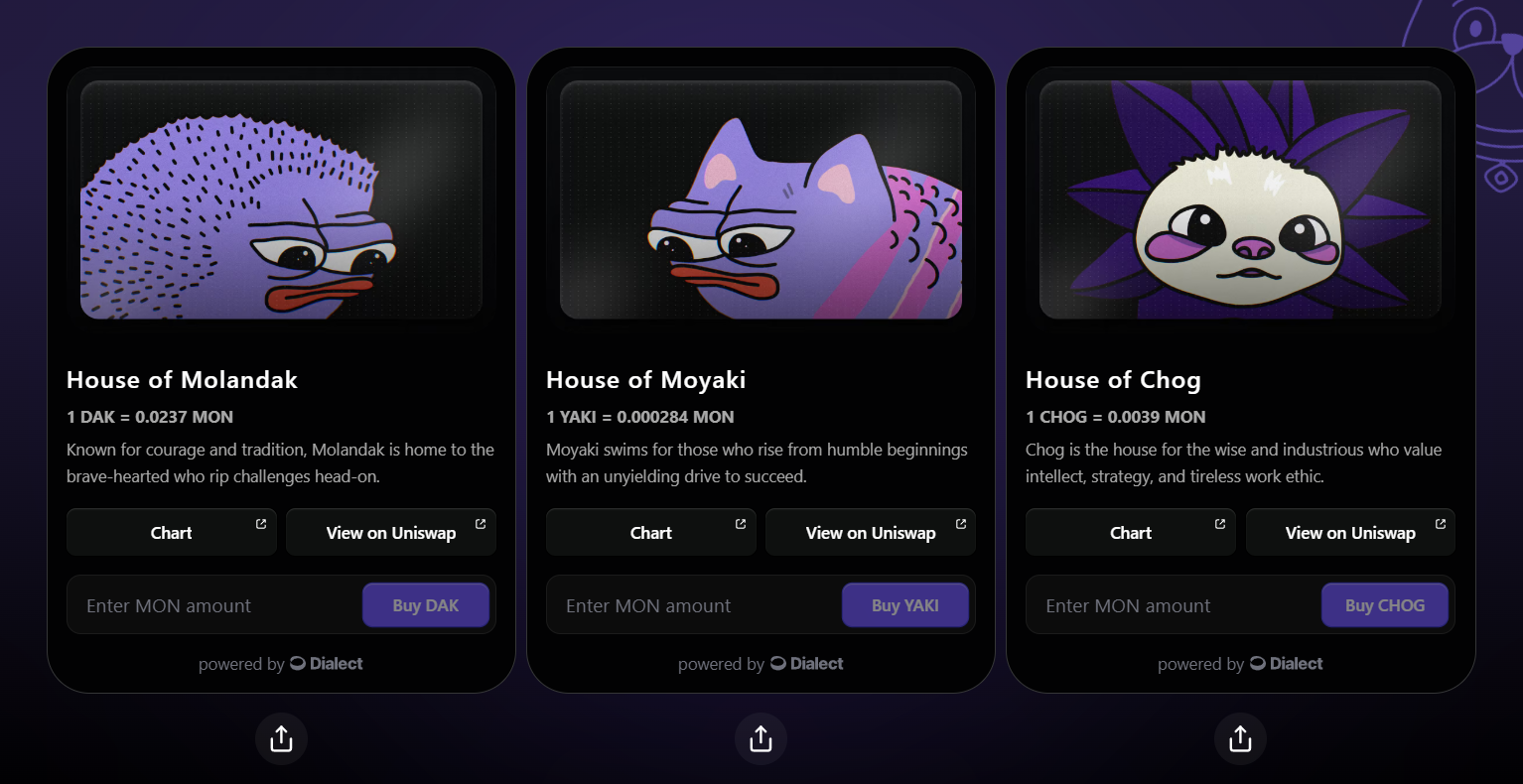1523x784 pixels.
Task: Open the Chart for House of Molandak
Action: [x=172, y=533]
